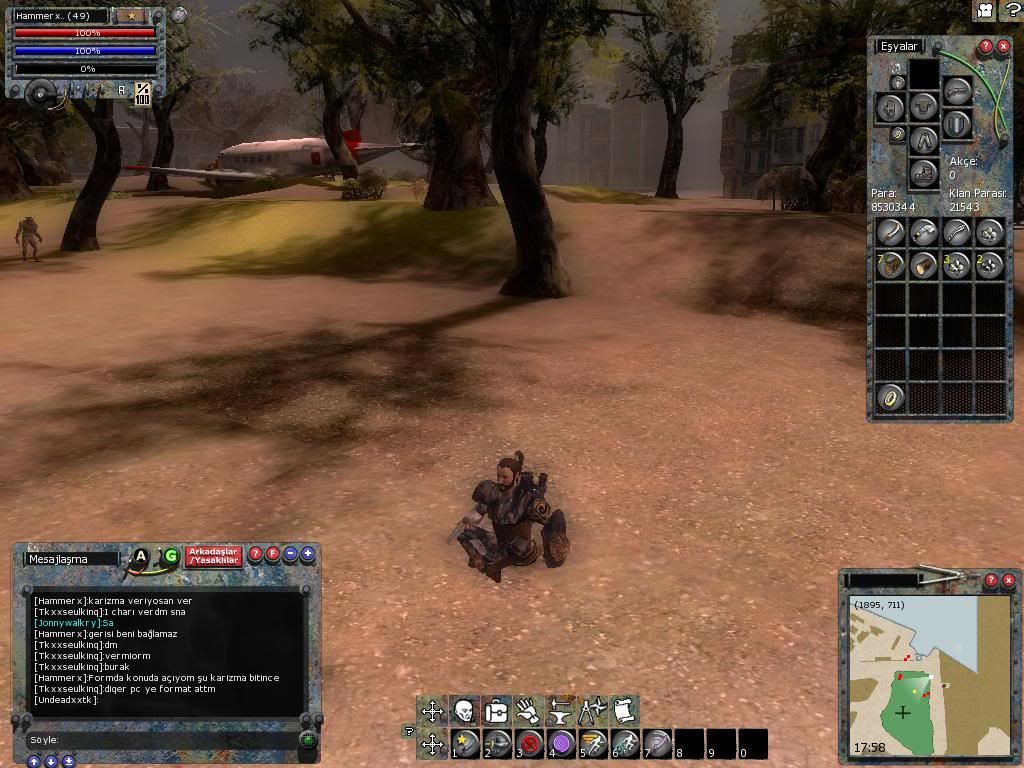Select the gold ring in inventory
1024x768 pixels.
point(890,397)
